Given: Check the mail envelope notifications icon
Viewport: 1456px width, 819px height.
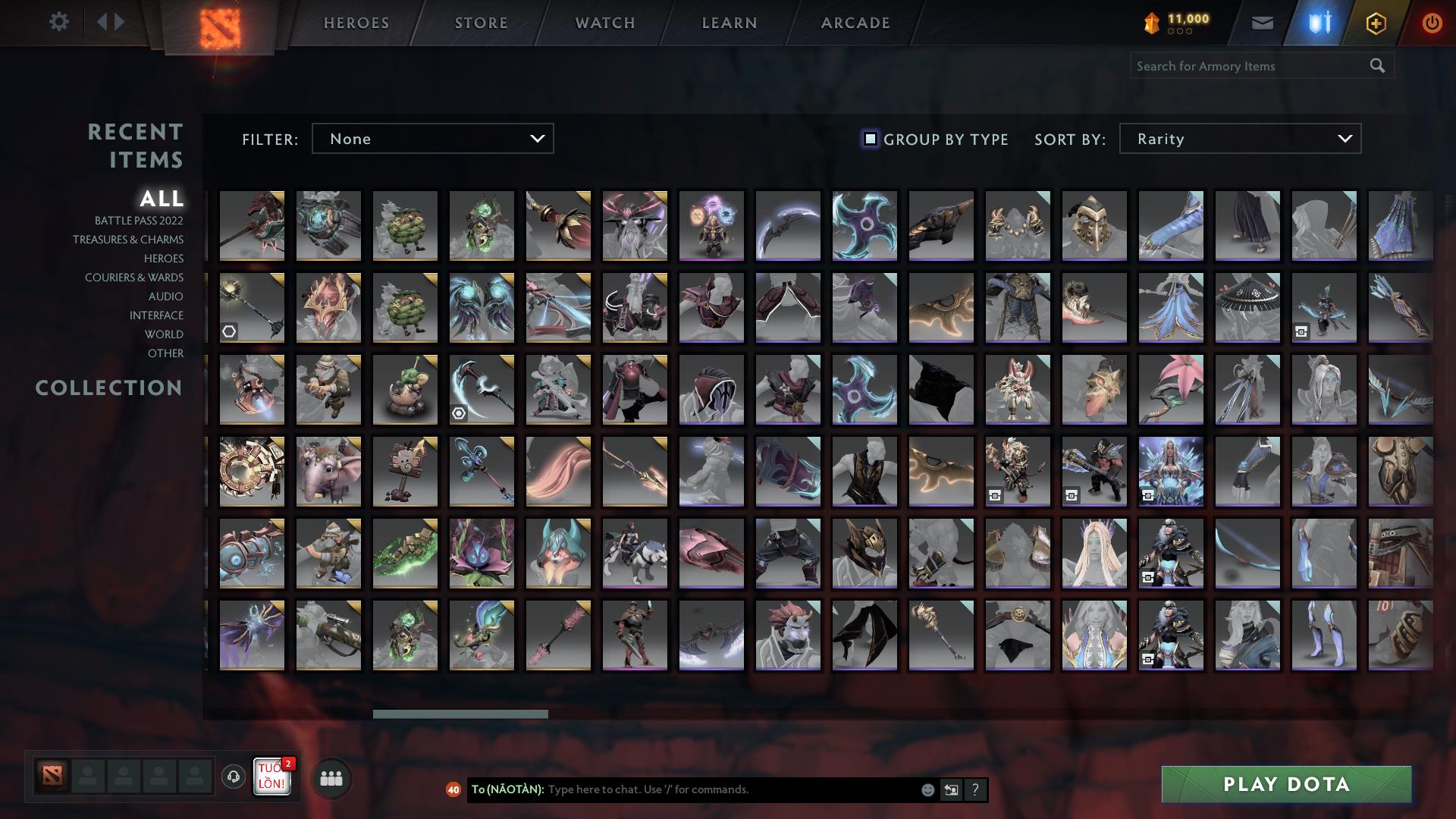Looking at the screenshot, I should [1262, 22].
